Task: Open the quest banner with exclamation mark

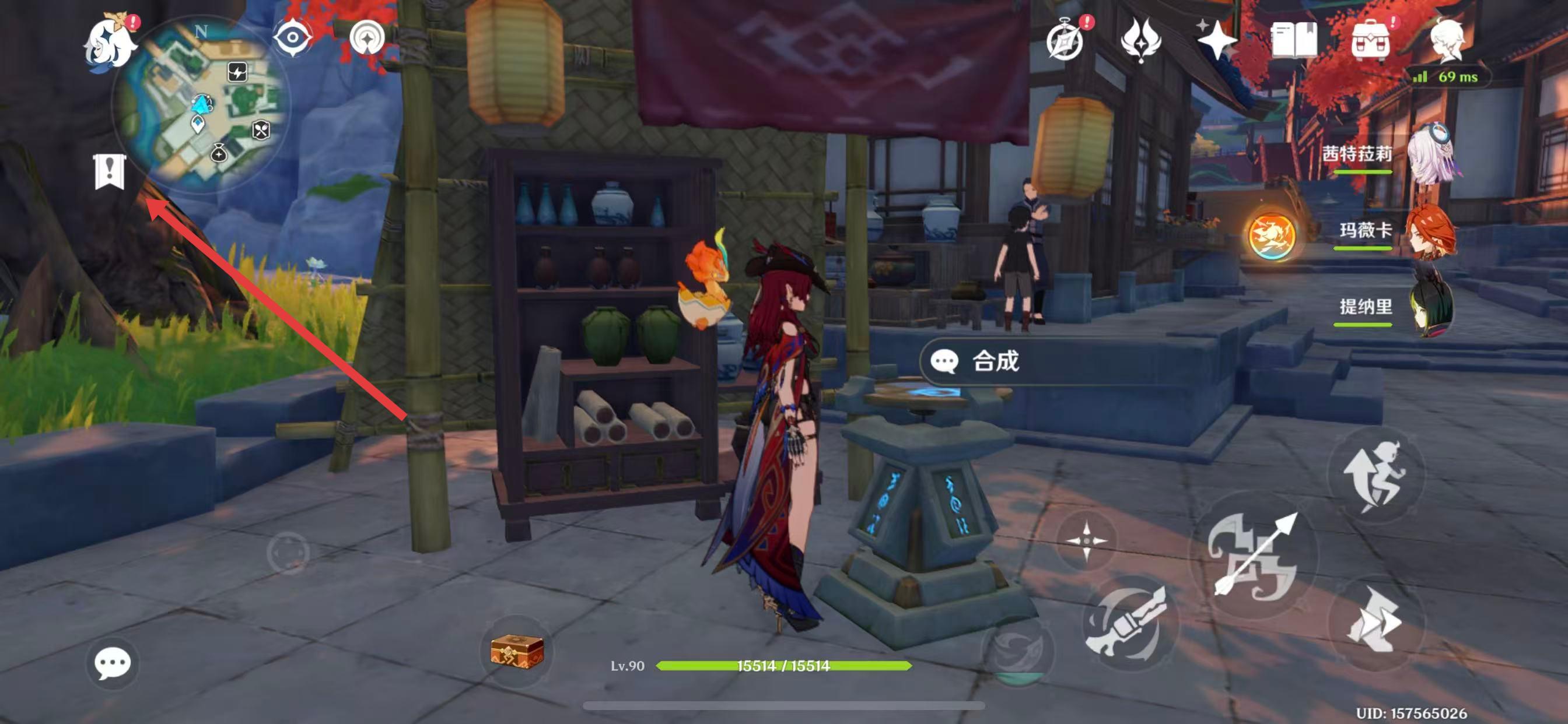Action: (x=110, y=171)
